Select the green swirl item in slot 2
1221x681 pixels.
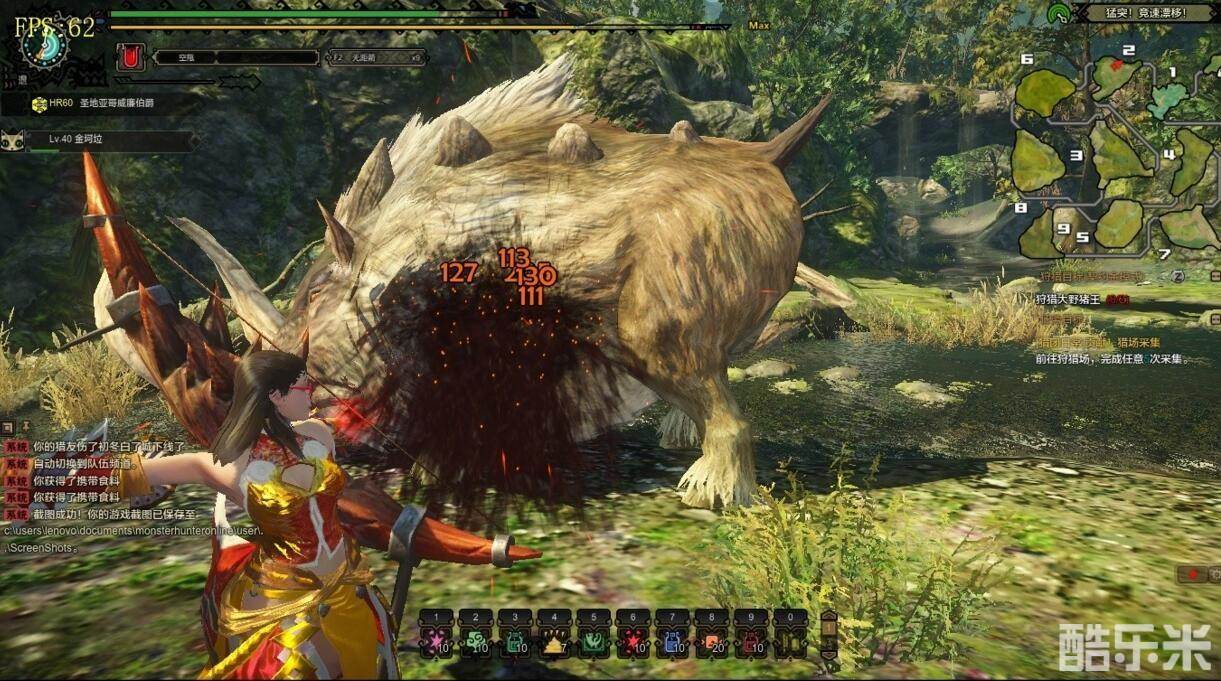point(475,641)
